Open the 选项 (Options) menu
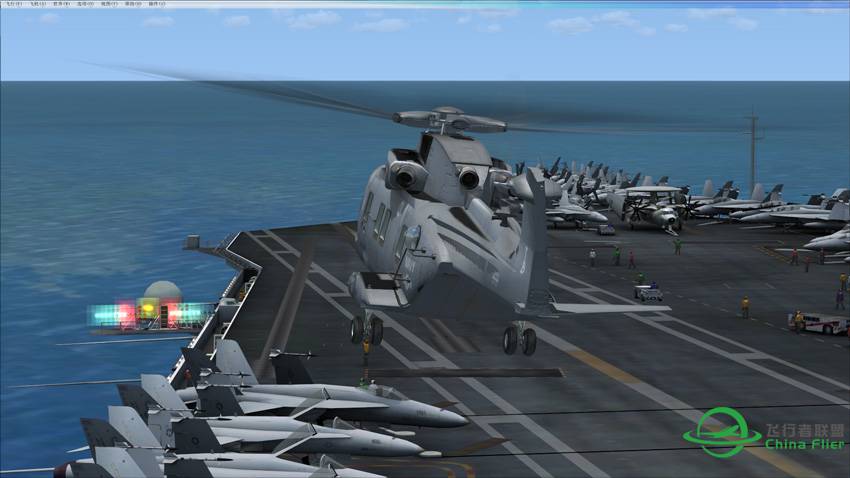The image size is (850, 478). click(83, 4)
